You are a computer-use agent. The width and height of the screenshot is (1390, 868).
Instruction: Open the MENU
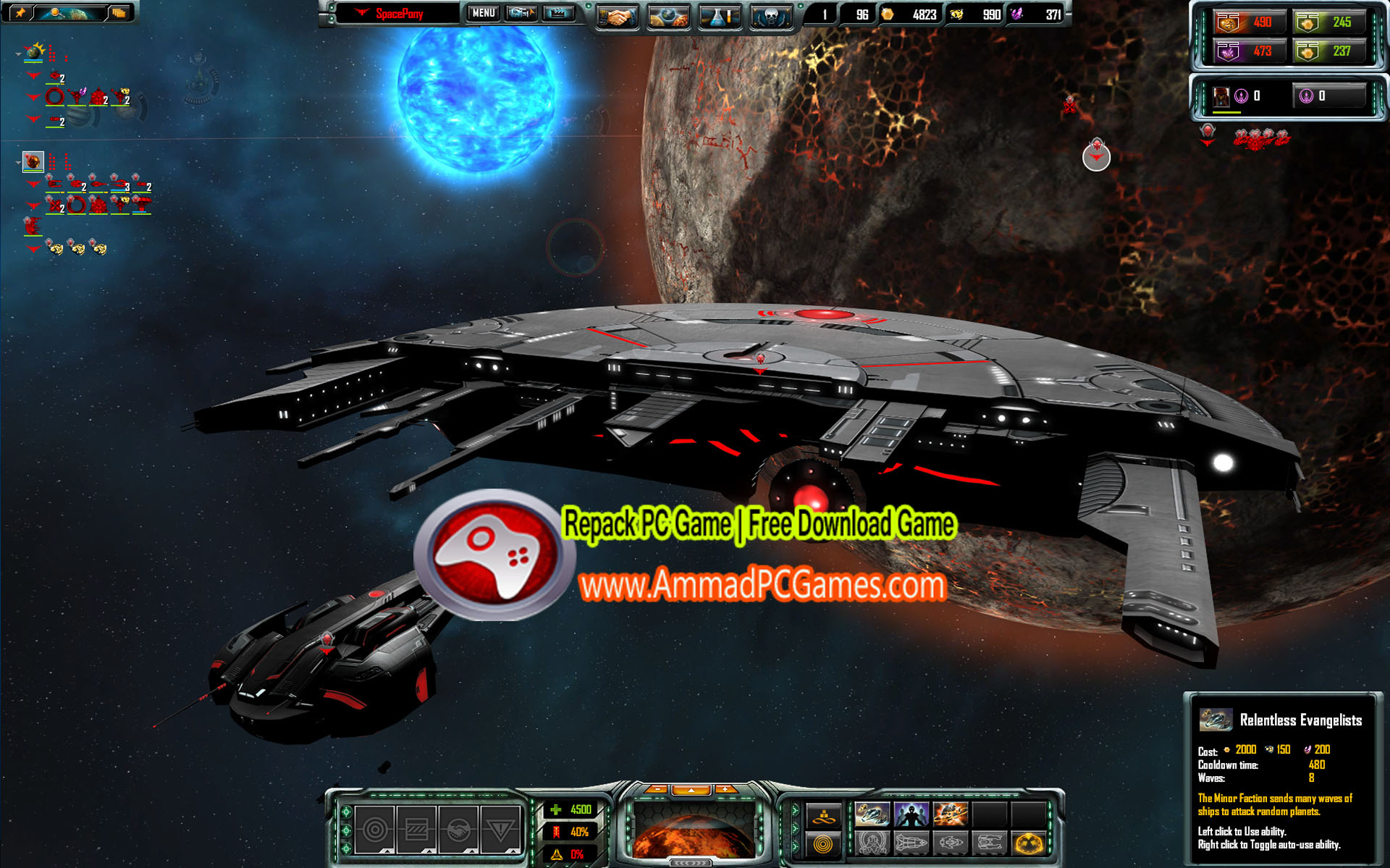tap(483, 13)
